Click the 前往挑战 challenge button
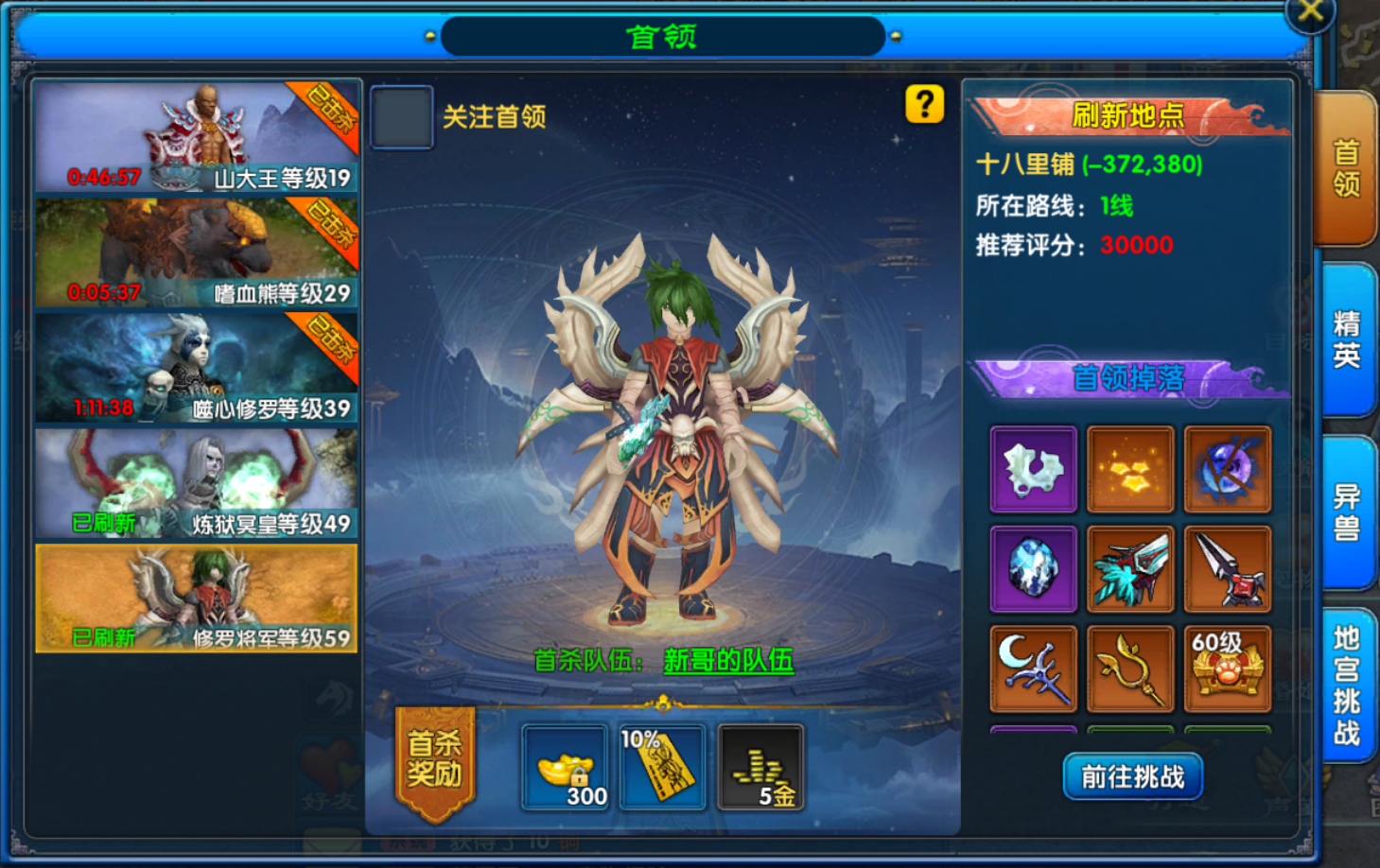Image resolution: width=1380 pixels, height=868 pixels. pos(1132,776)
